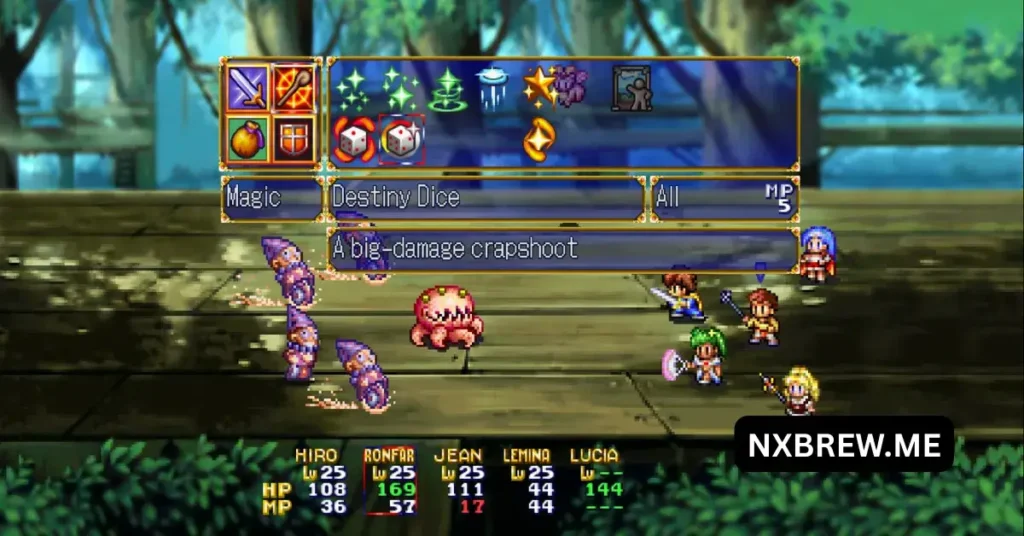Select the sword attack command icon

point(247,86)
